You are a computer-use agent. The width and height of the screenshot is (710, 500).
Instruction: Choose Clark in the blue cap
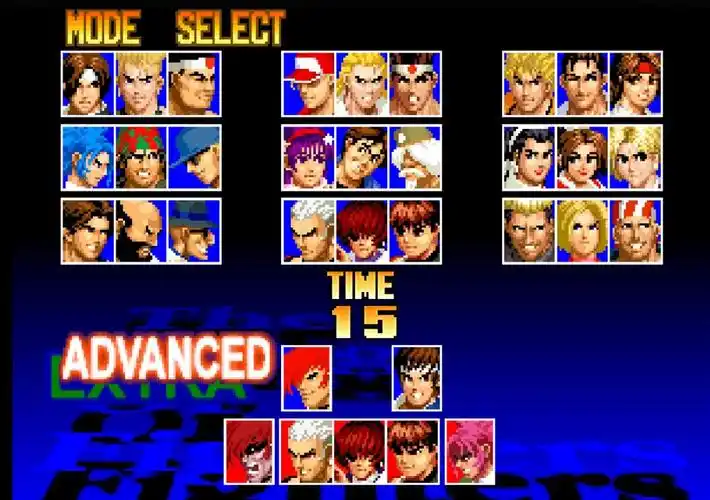193,157
